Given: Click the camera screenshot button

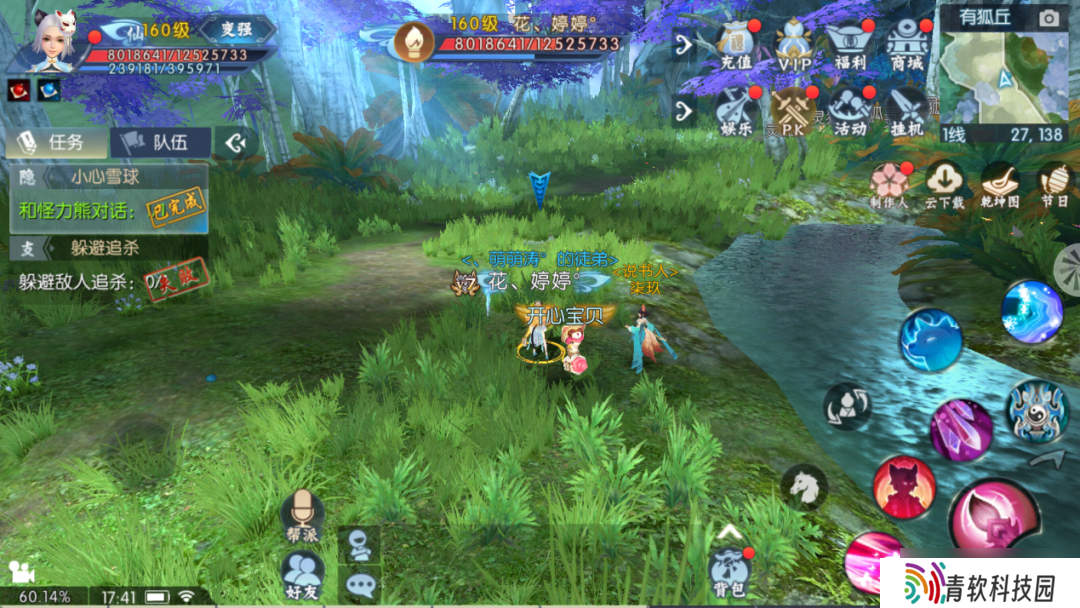Looking at the screenshot, I should tap(1048, 18).
